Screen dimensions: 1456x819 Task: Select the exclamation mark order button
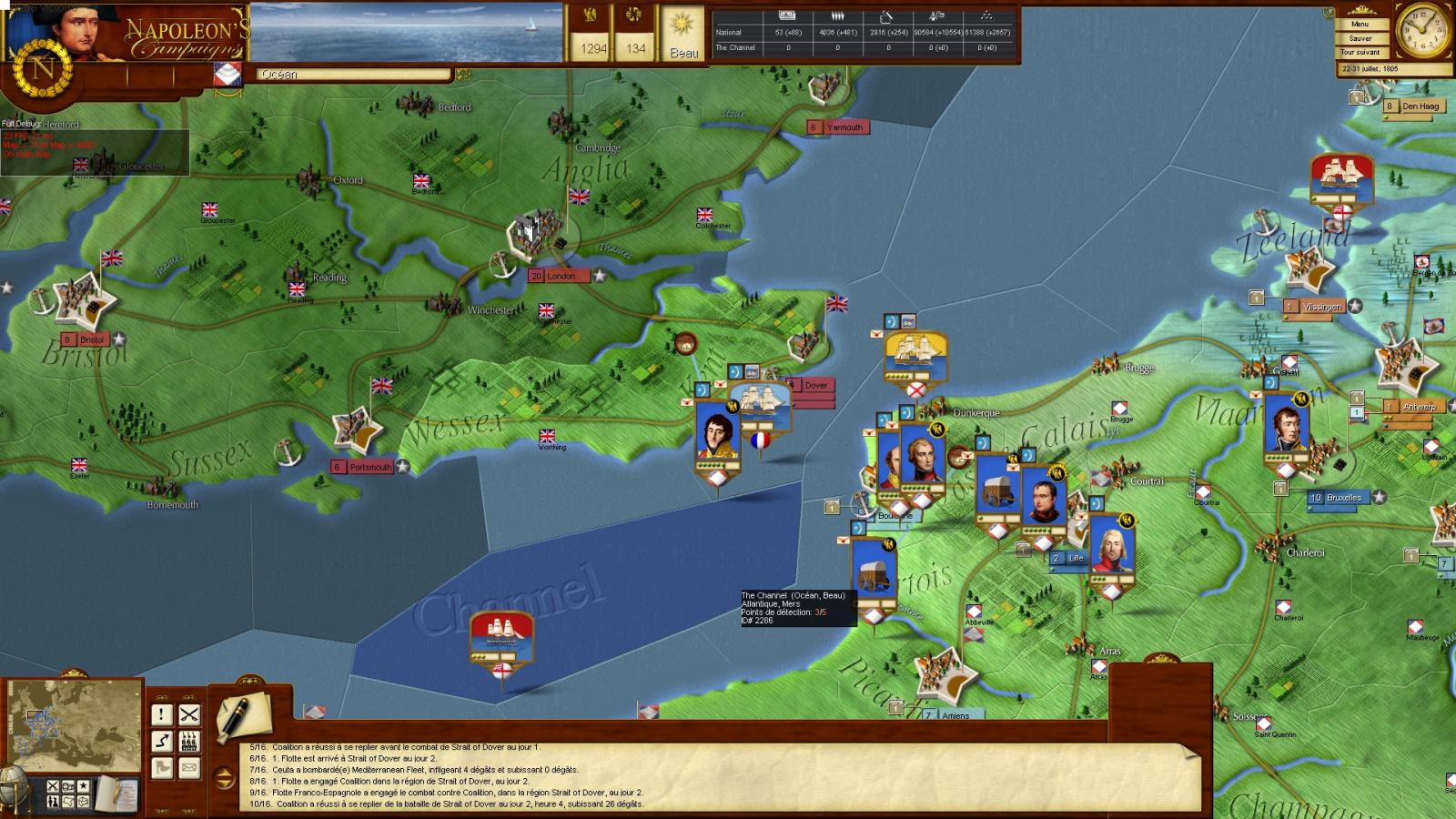coord(161,715)
